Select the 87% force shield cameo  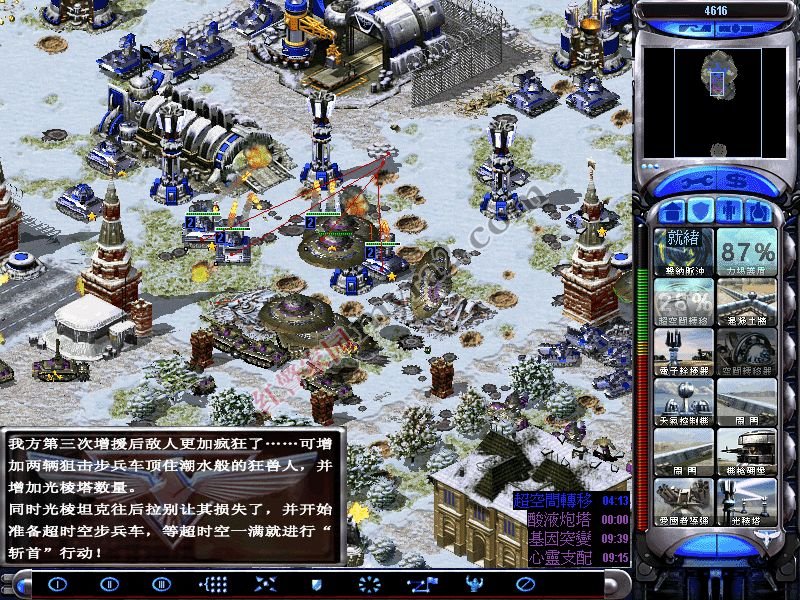click(746, 251)
